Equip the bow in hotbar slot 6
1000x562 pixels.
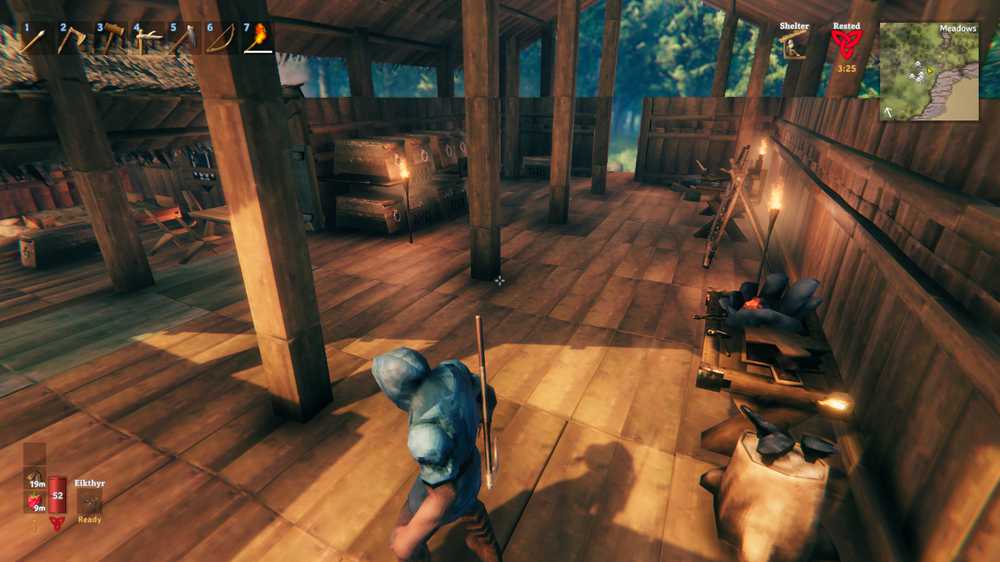click(x=220, y=39)
